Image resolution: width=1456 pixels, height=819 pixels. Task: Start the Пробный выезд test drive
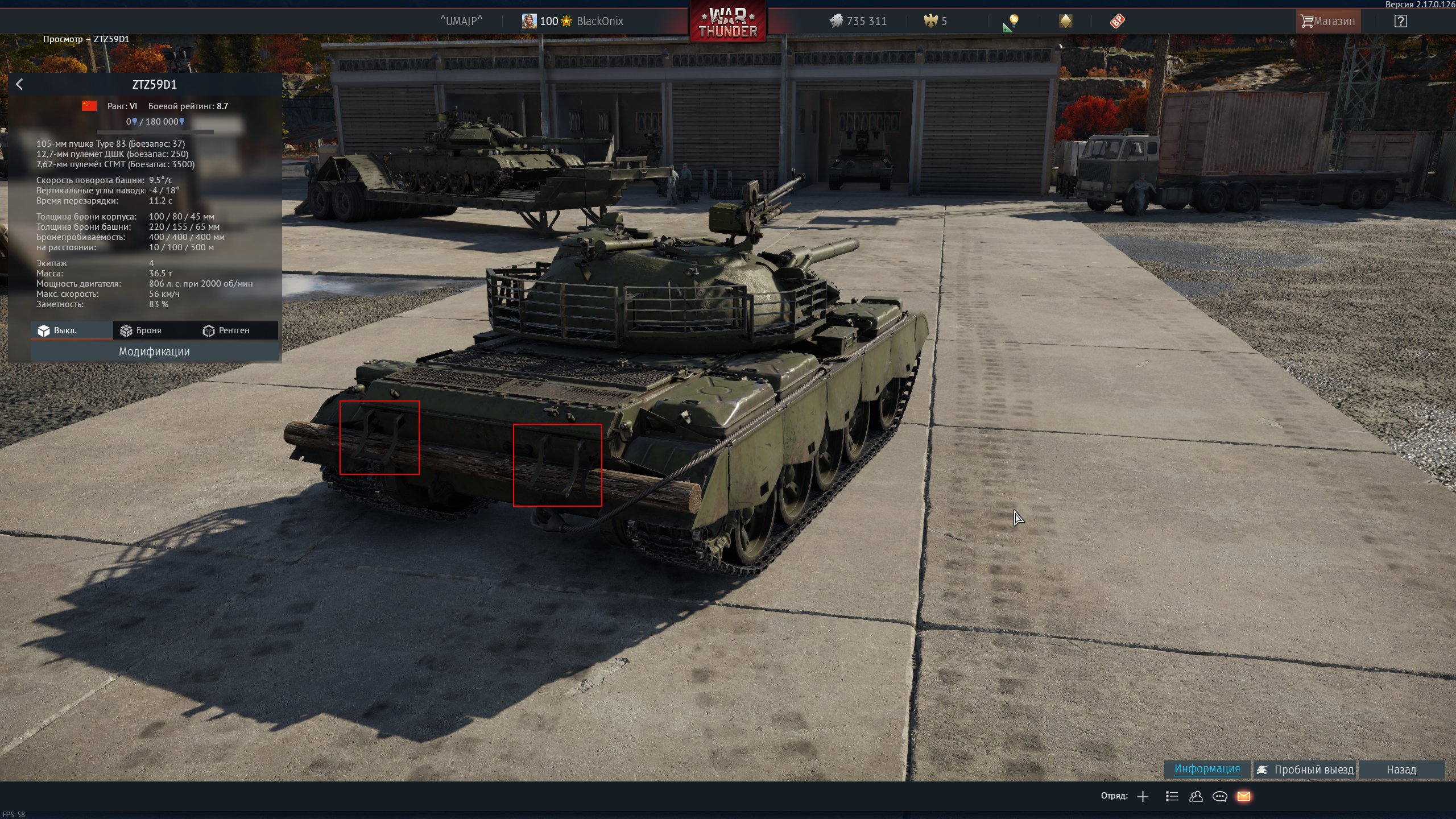(x=1306, y=770)
